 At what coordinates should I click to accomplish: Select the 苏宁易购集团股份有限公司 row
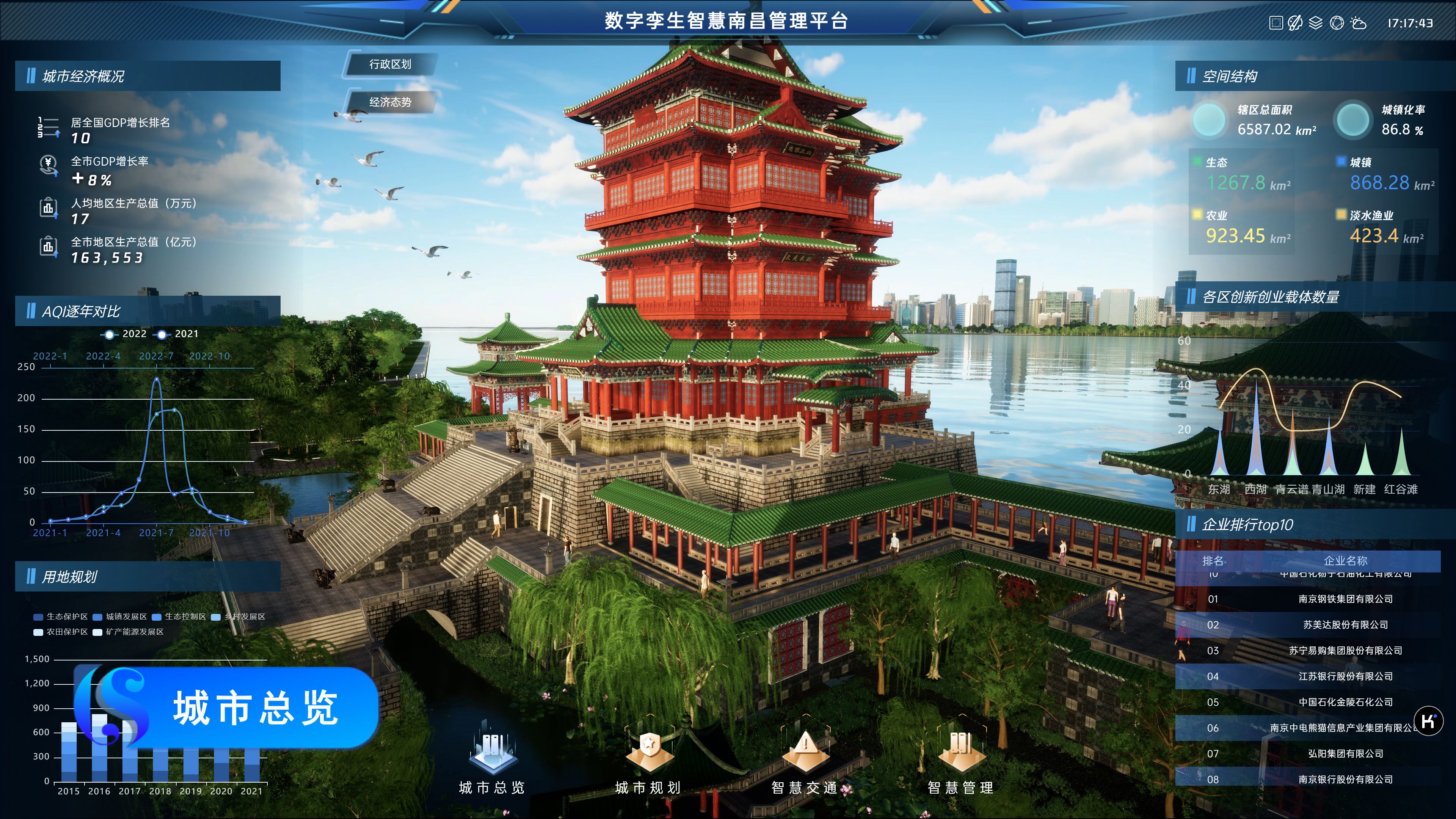pyautogui.click(x=1345, y=651)
